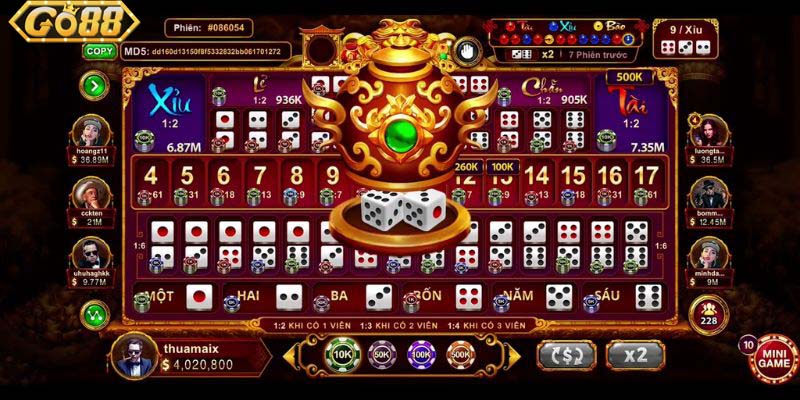Select the 10K betting chip
Screen dimensions: 800x400
340,354
